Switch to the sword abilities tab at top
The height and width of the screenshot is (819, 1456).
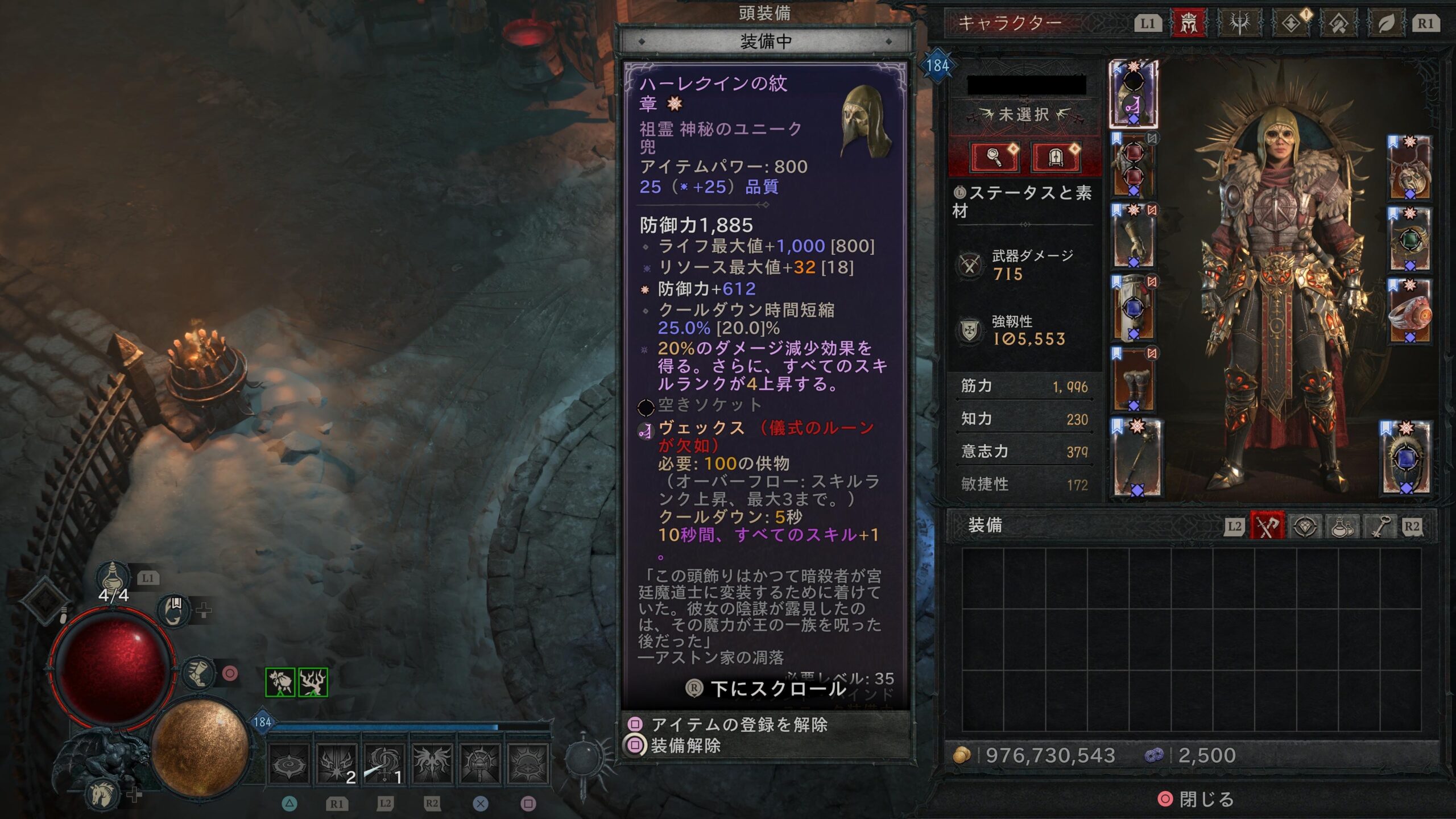pos(1239,23)
